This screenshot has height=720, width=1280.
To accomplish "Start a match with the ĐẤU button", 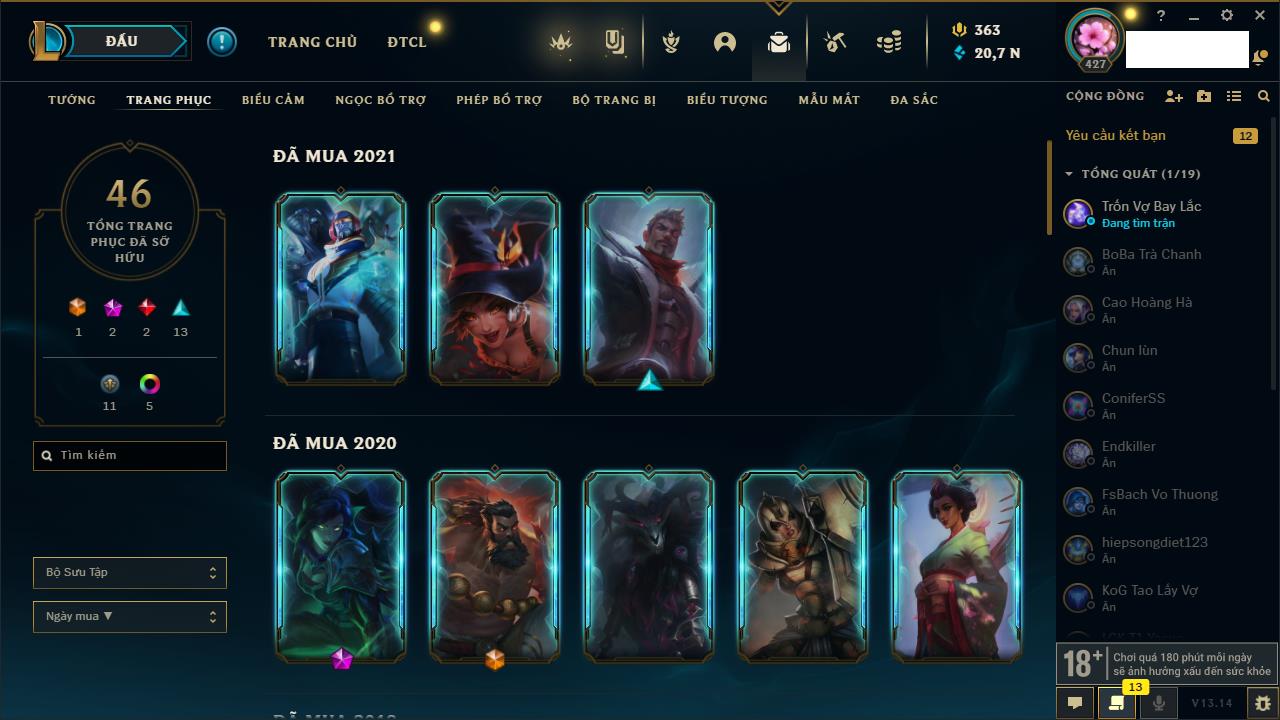I will point(122,41).
